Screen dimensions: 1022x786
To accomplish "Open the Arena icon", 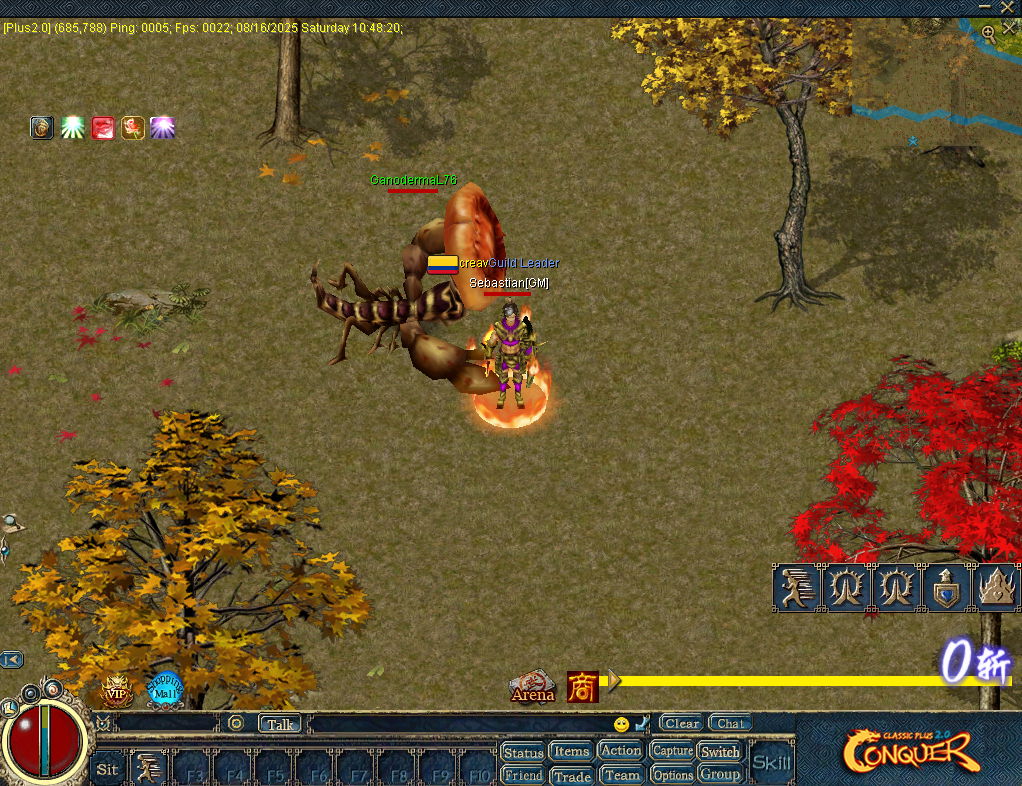I will [x=533, y=686].
